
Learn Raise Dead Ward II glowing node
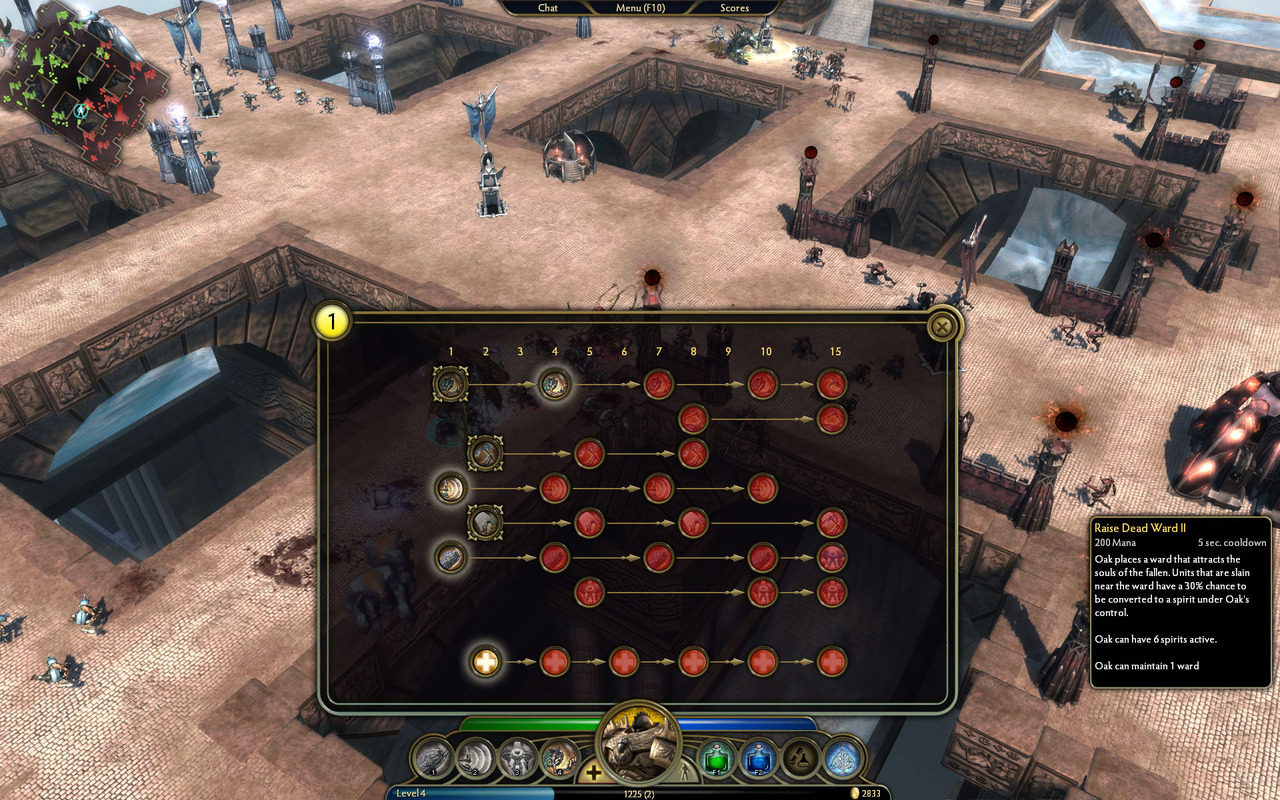tap(555, 384)
